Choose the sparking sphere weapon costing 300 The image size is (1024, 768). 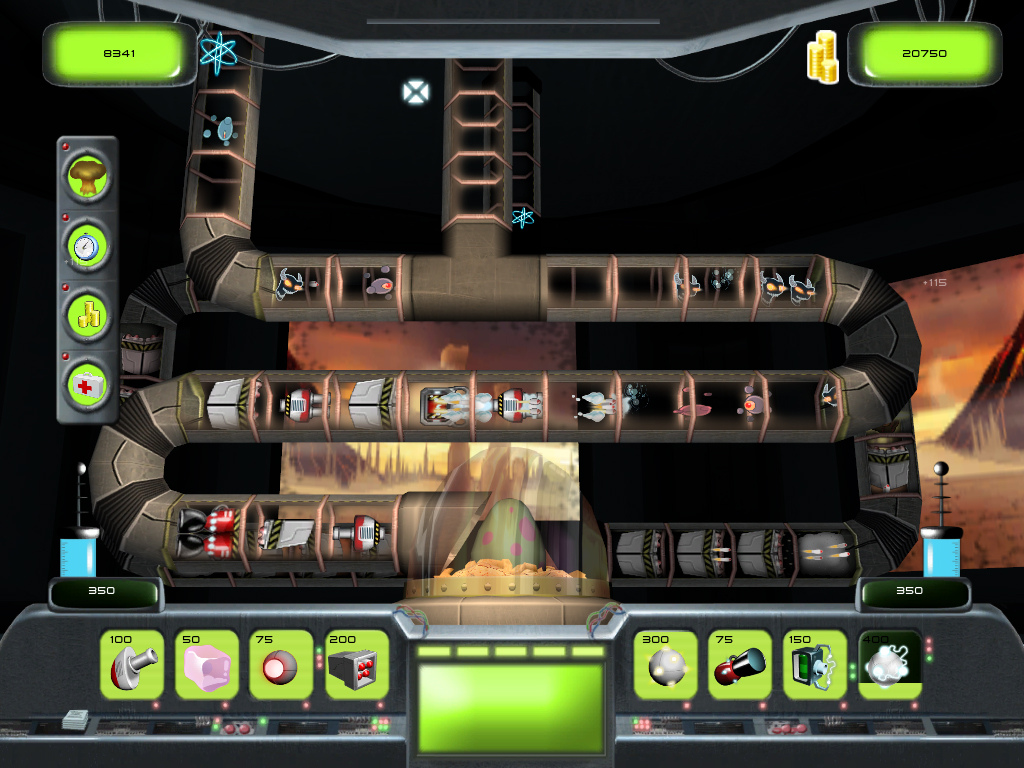[x=666, y=665]
